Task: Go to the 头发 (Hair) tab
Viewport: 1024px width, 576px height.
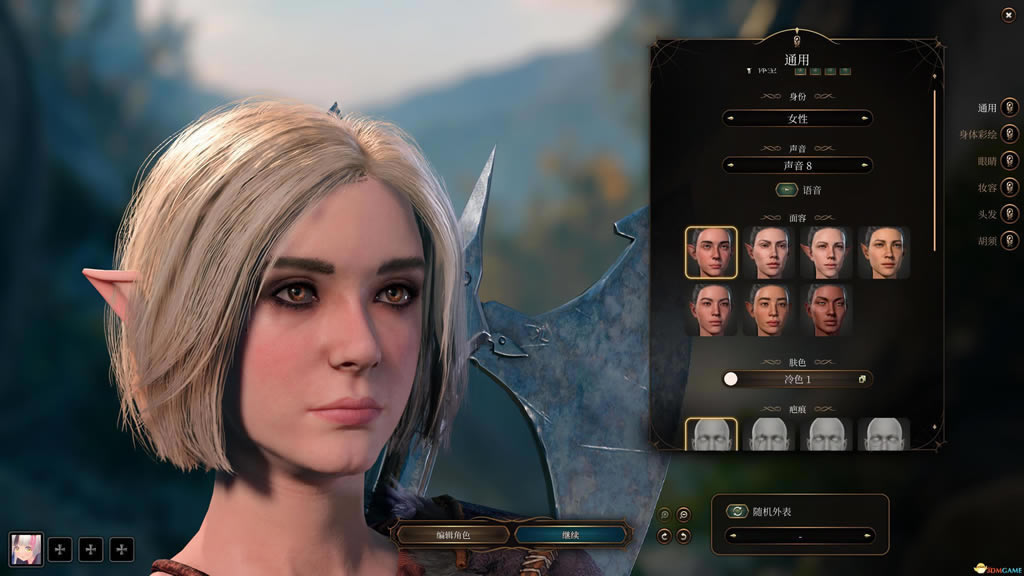Action: (1010, 214)
